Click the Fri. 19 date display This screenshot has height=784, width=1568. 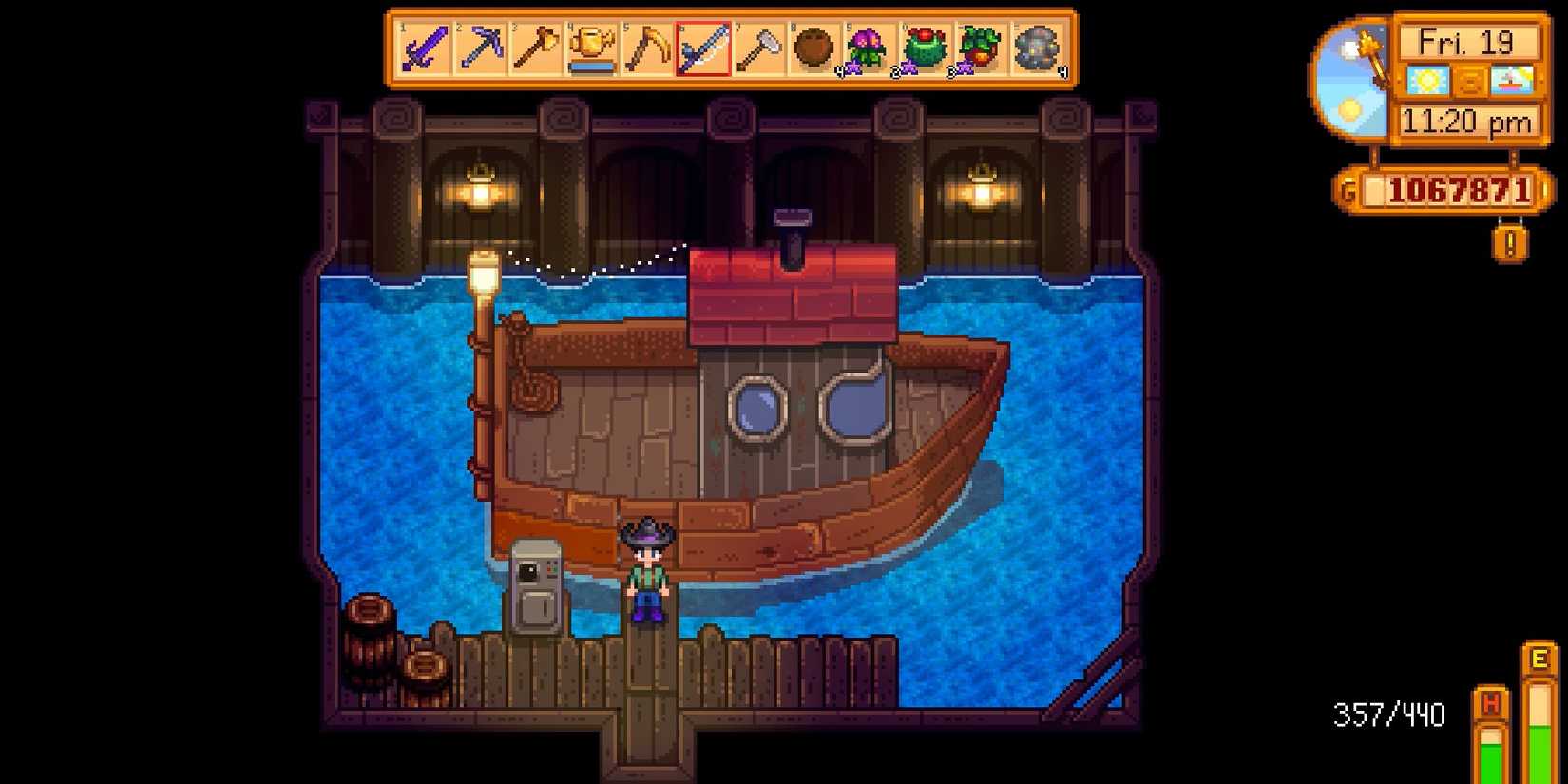click(1467, 43)
